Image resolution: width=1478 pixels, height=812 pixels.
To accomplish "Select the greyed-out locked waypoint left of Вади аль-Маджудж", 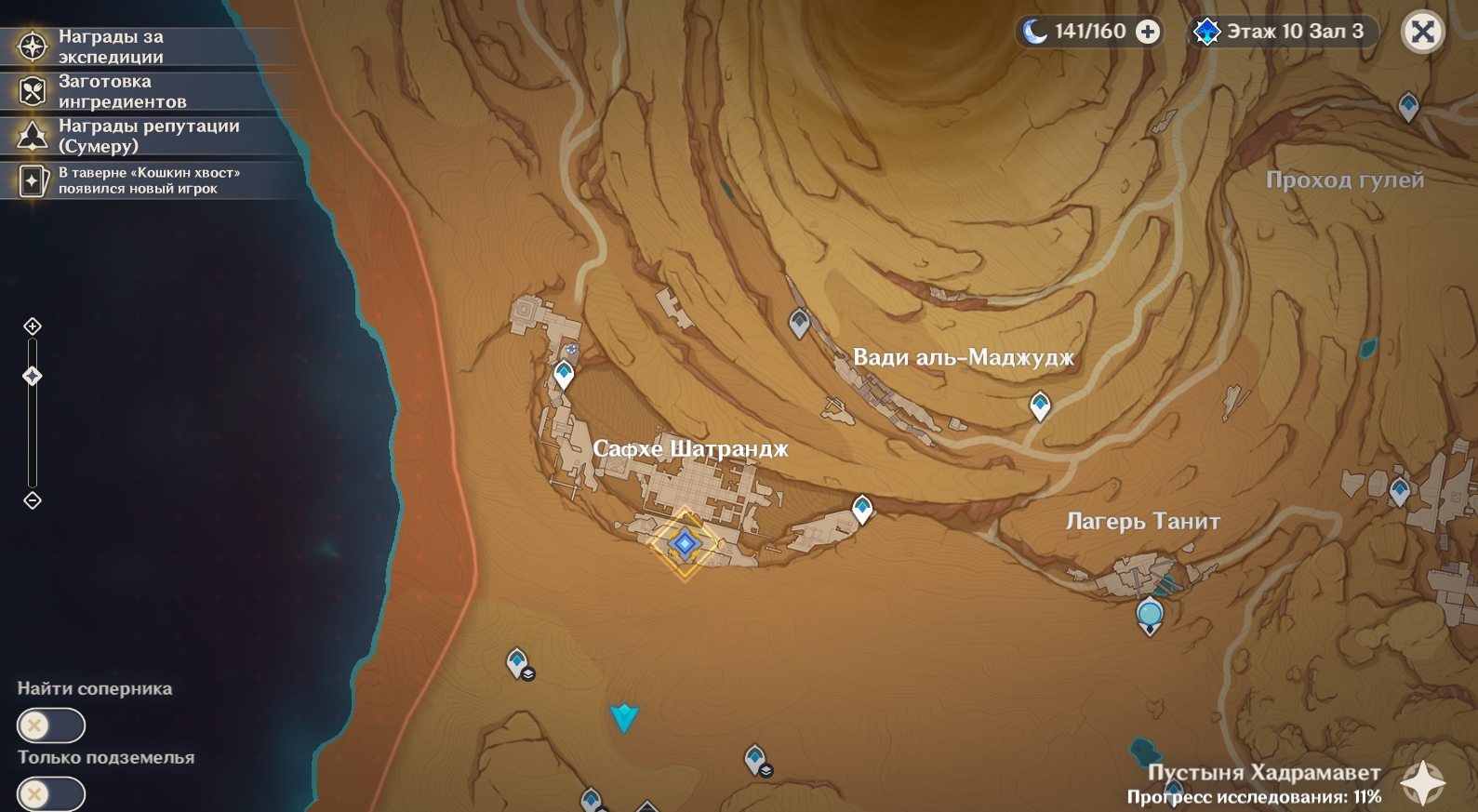I will tap(799, 323).
